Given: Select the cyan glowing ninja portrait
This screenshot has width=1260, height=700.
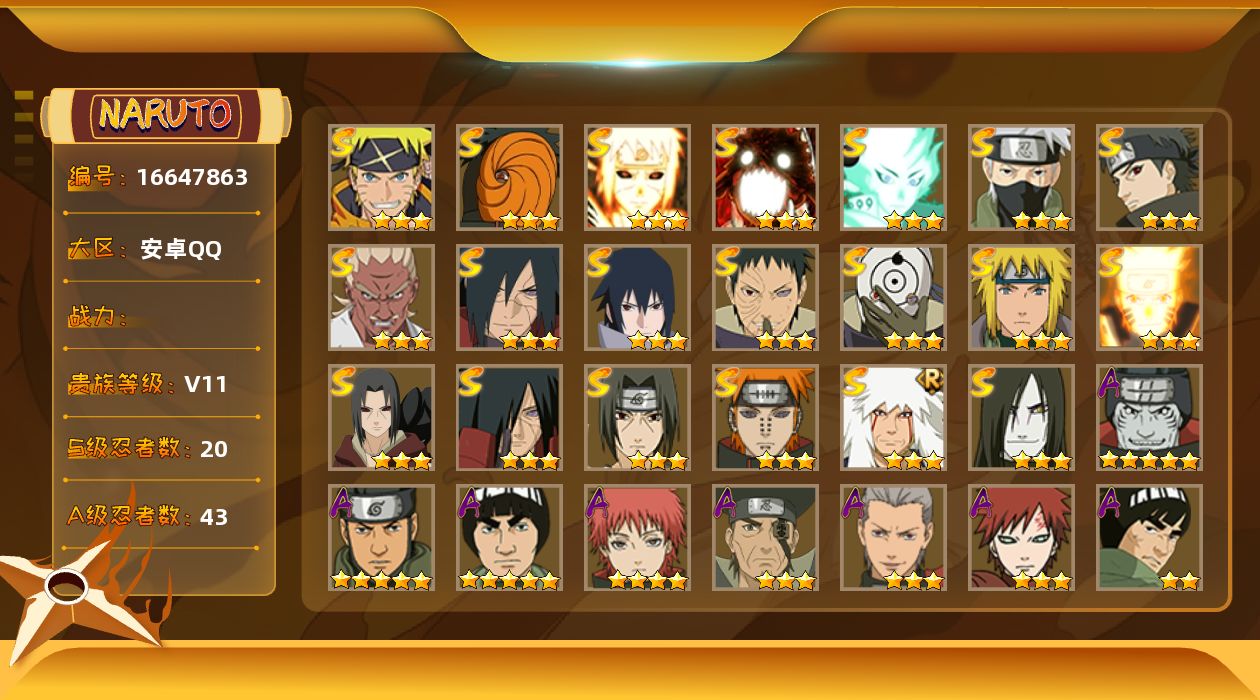Looking at the screenshot, I should pyautogui.click(x=893, y=177).
